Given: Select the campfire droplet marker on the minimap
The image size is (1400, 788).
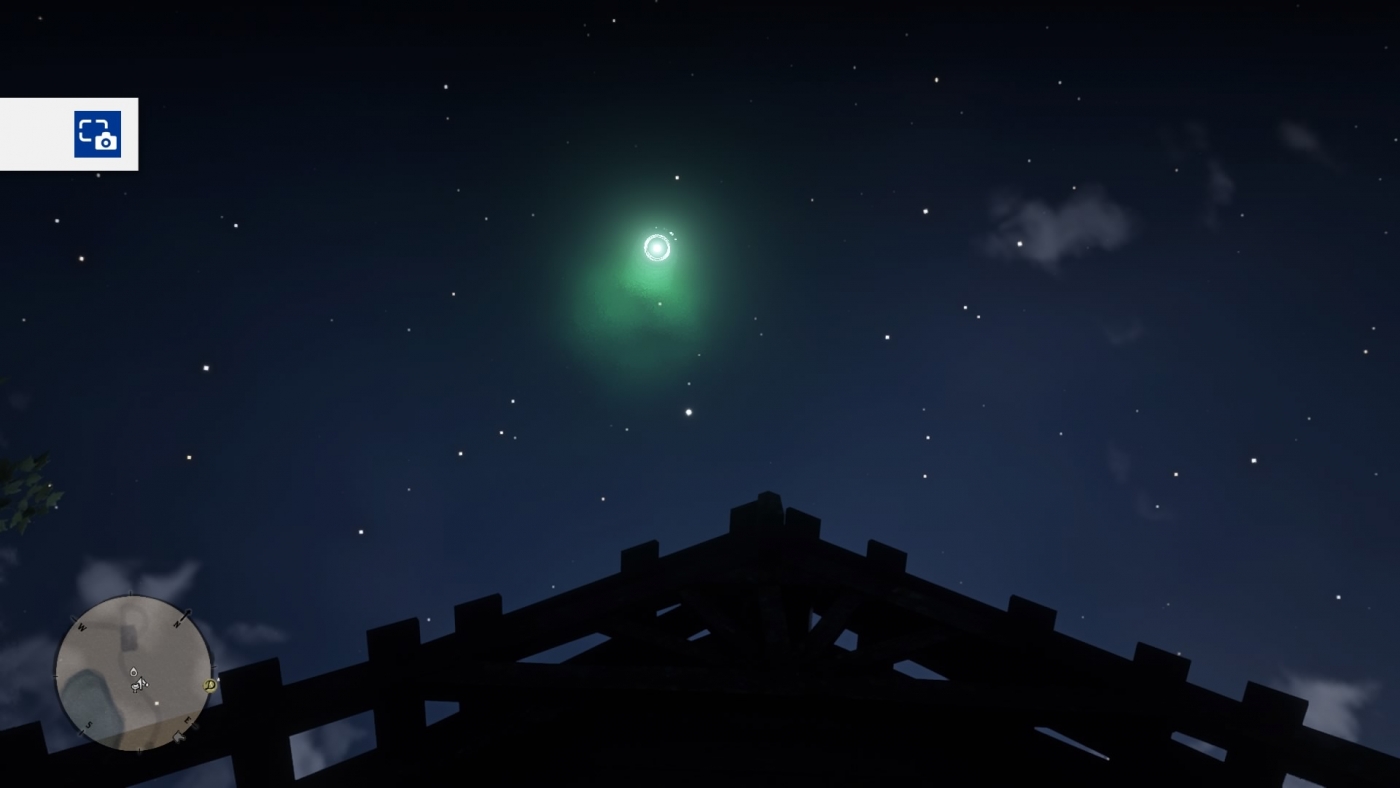Looking at the screenshot, I should [x=134, y=672].
